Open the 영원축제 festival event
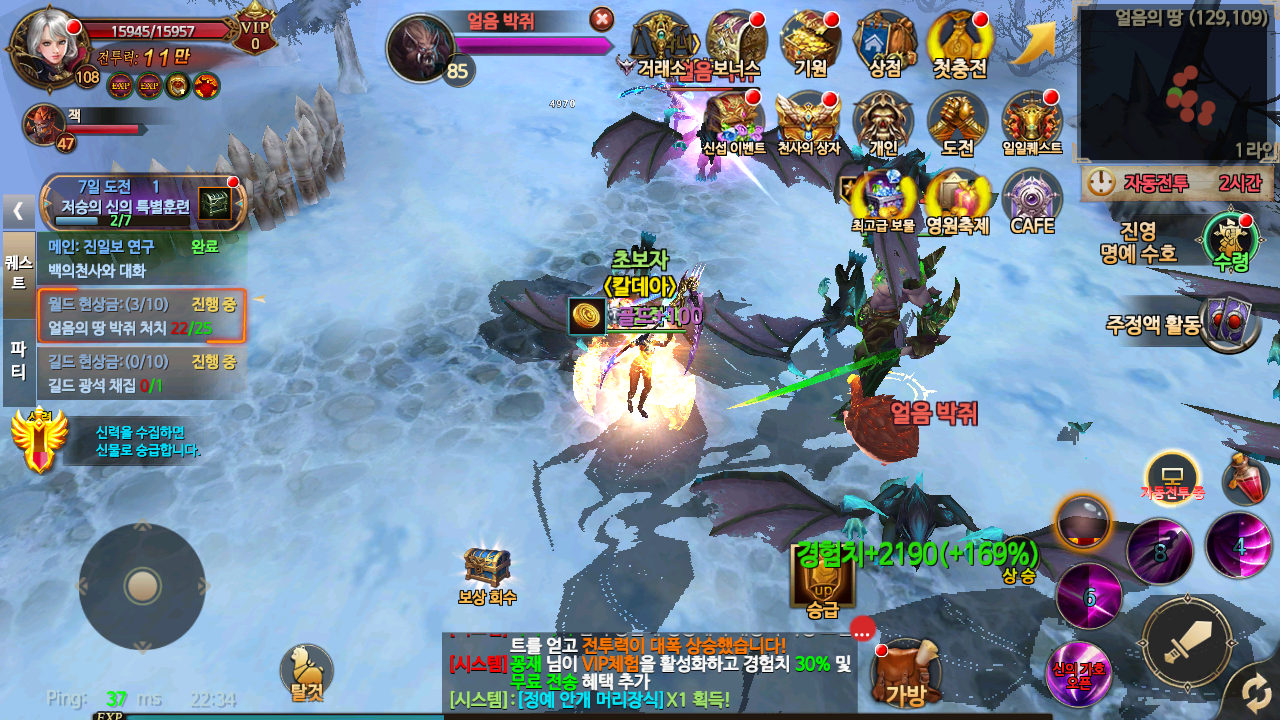Screen dimensions: 1280x720 coord(957,200)
